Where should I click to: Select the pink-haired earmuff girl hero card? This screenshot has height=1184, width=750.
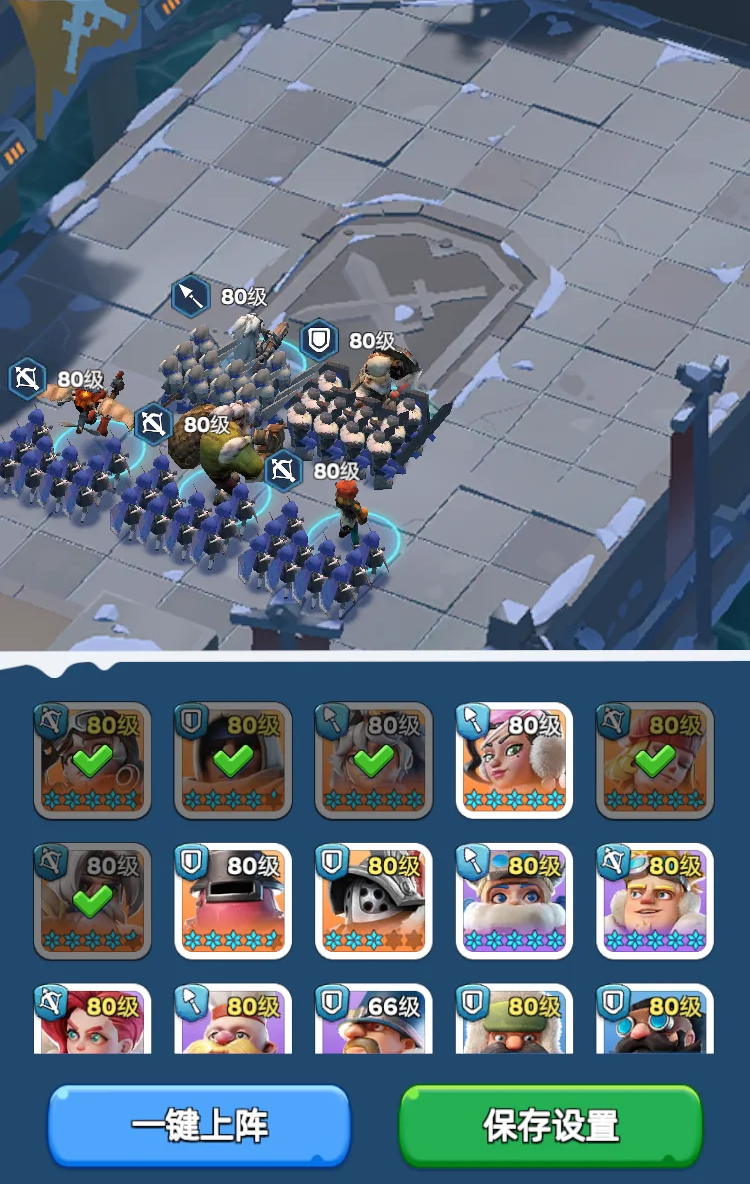(514, 760)
